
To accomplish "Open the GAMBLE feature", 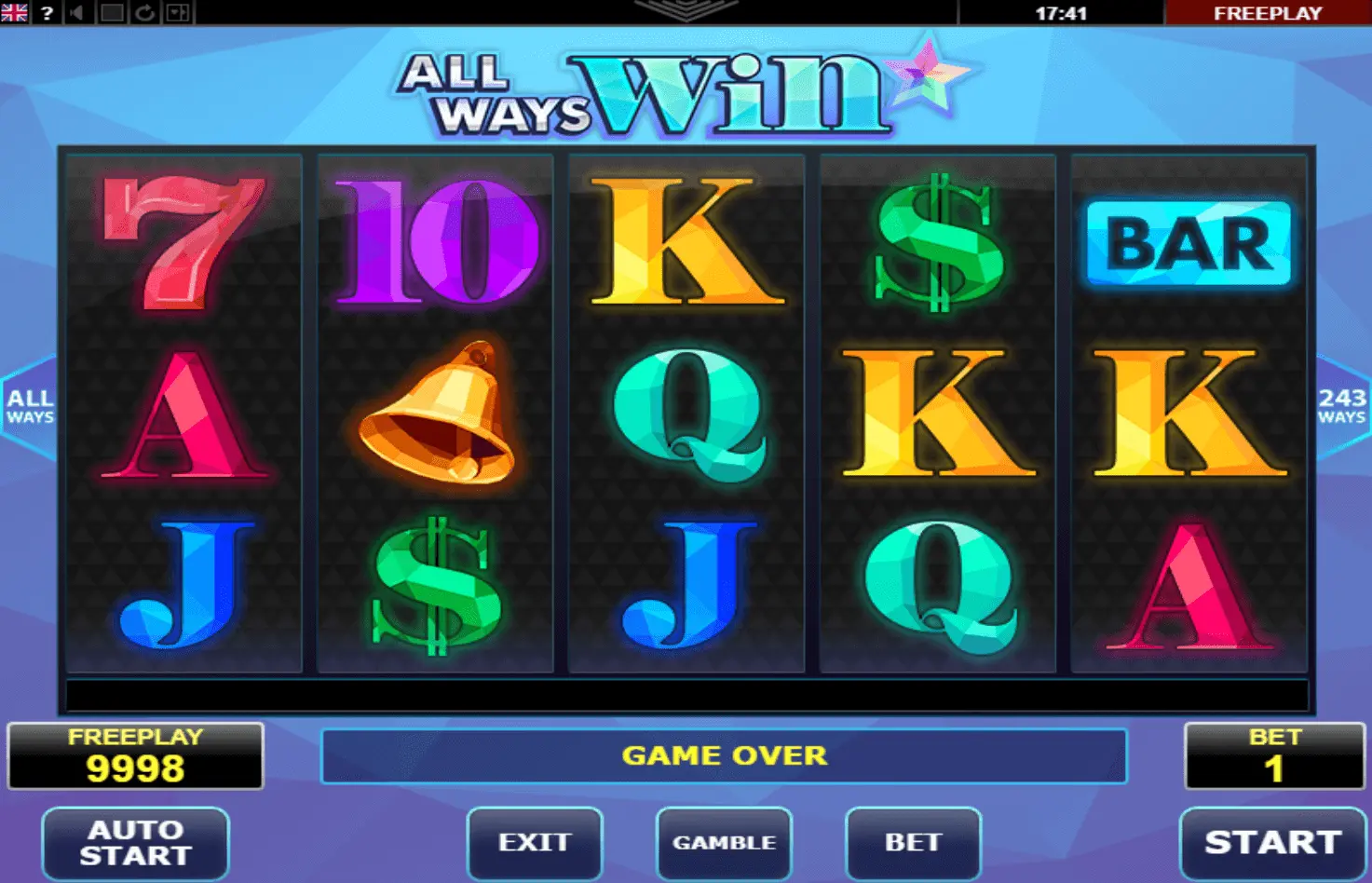I will click(724, 842).
